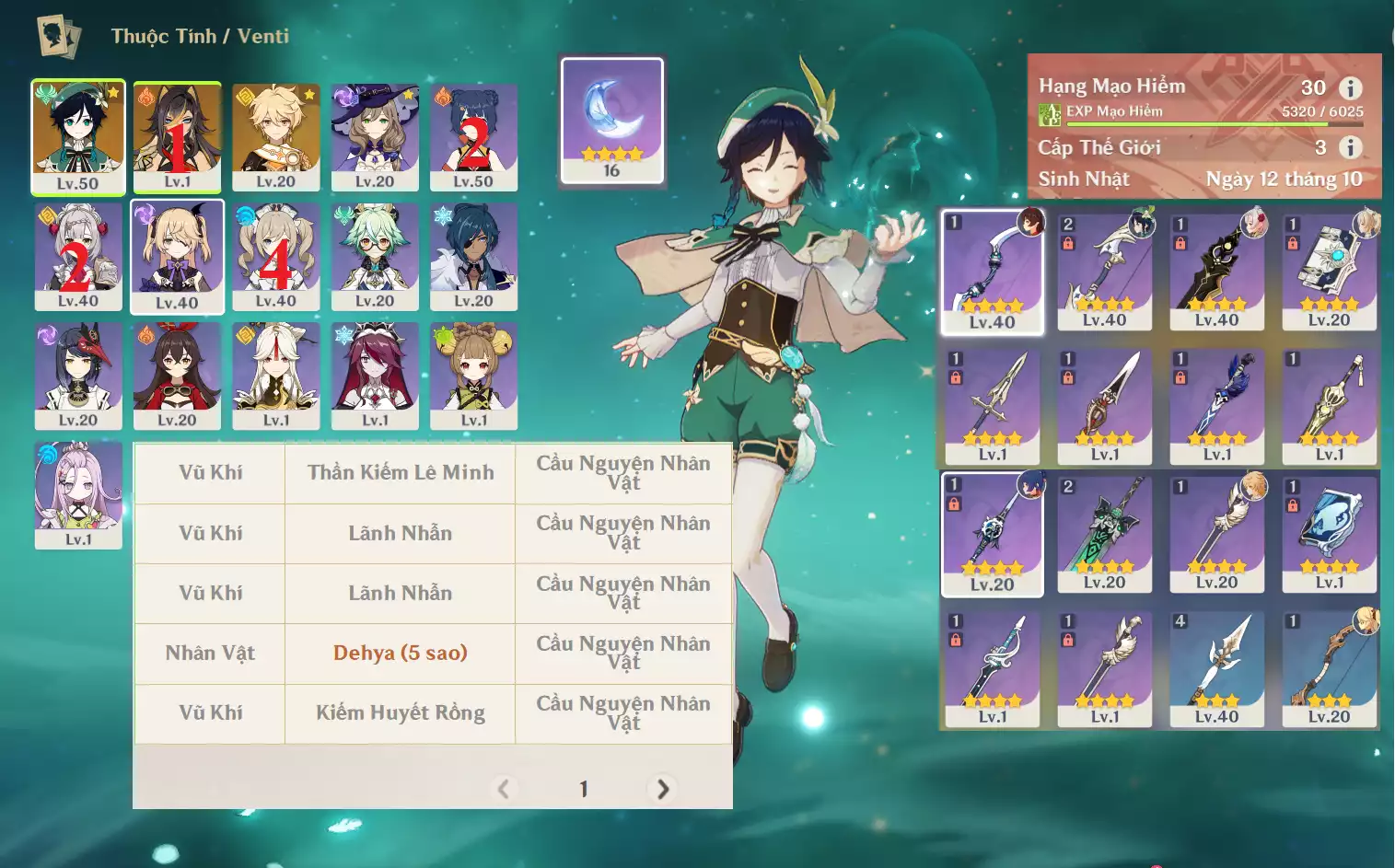Go to the next page of the list
The image size is (1395, 868).
click(662, 789)
